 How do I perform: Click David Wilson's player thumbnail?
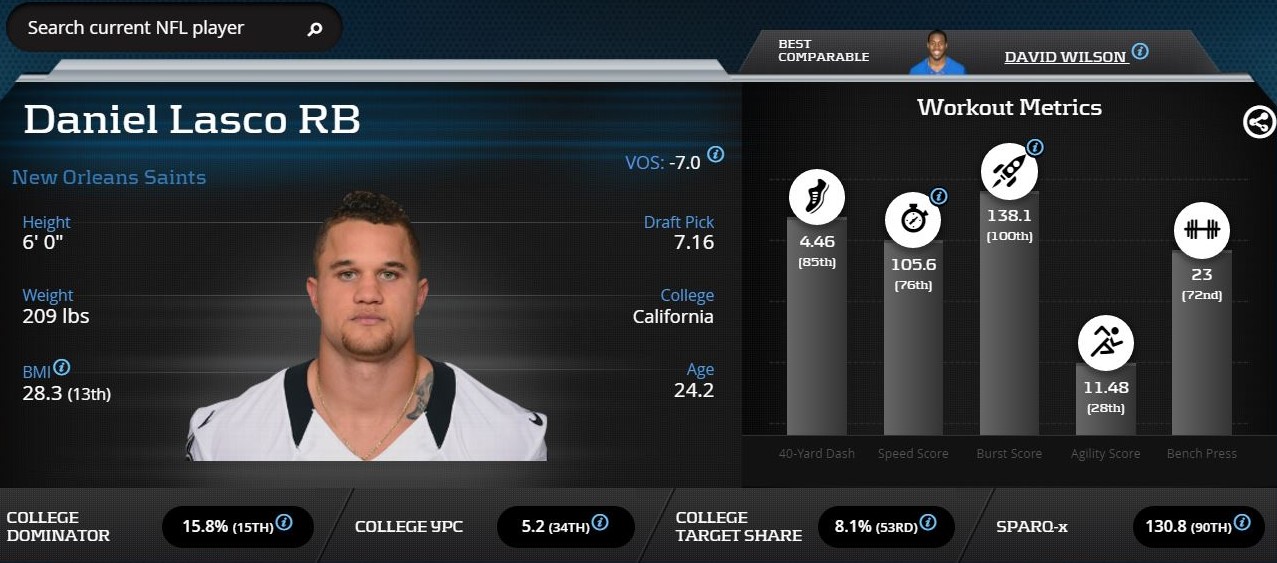[x=937, y=52]
